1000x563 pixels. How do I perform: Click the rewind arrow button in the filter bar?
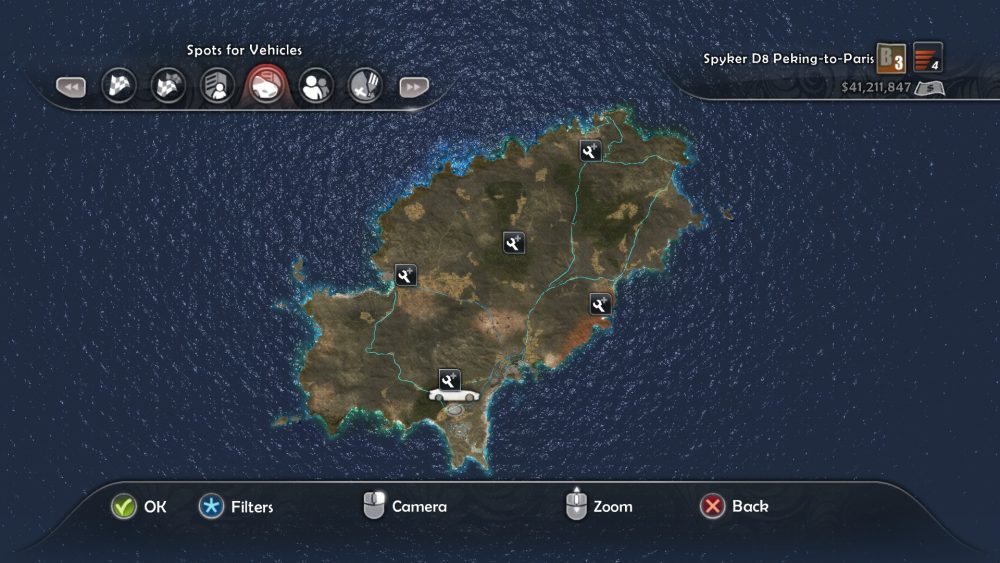70,87
